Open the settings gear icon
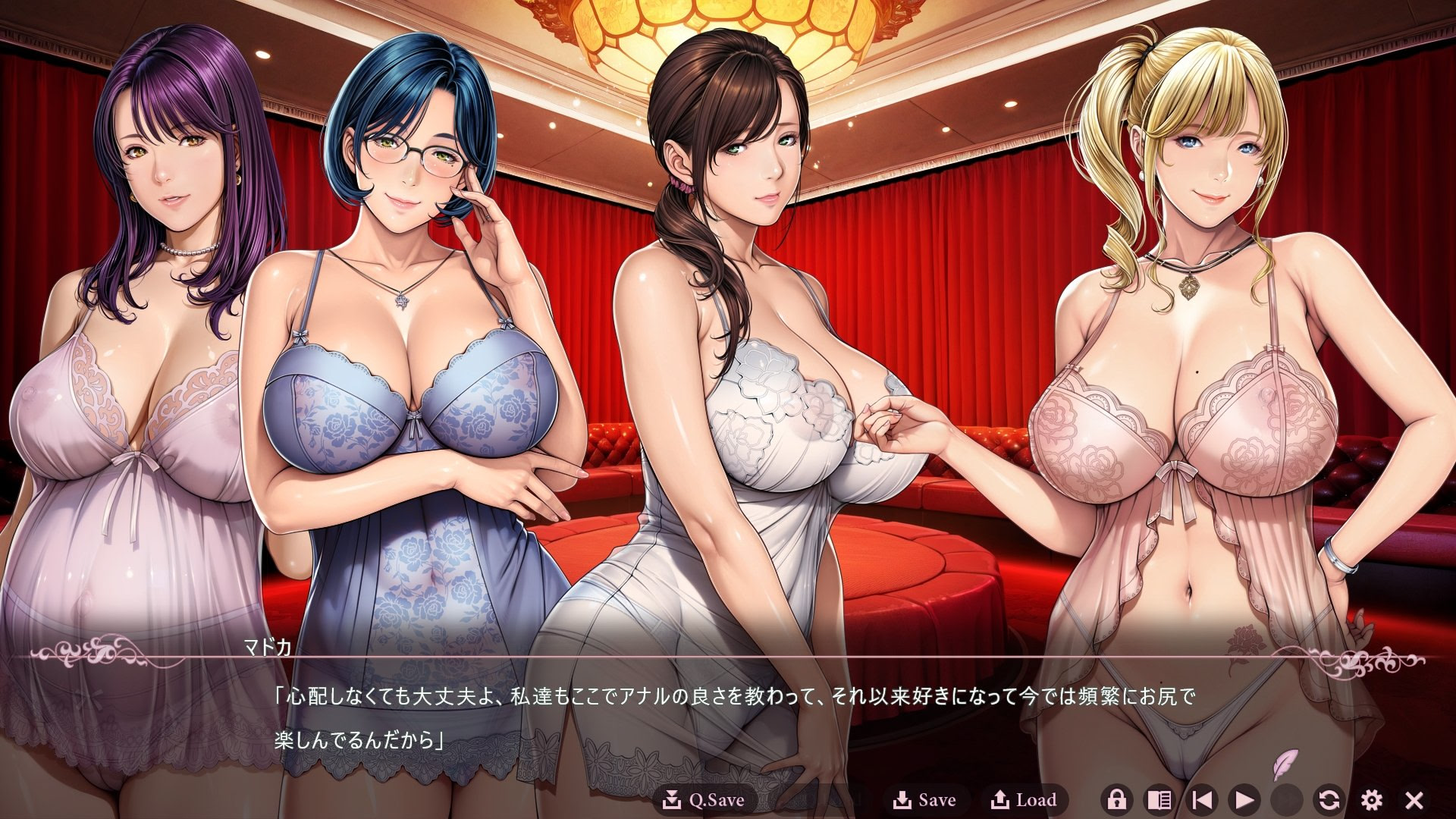Screen dimensions: 1456x819 [1371, 799]
